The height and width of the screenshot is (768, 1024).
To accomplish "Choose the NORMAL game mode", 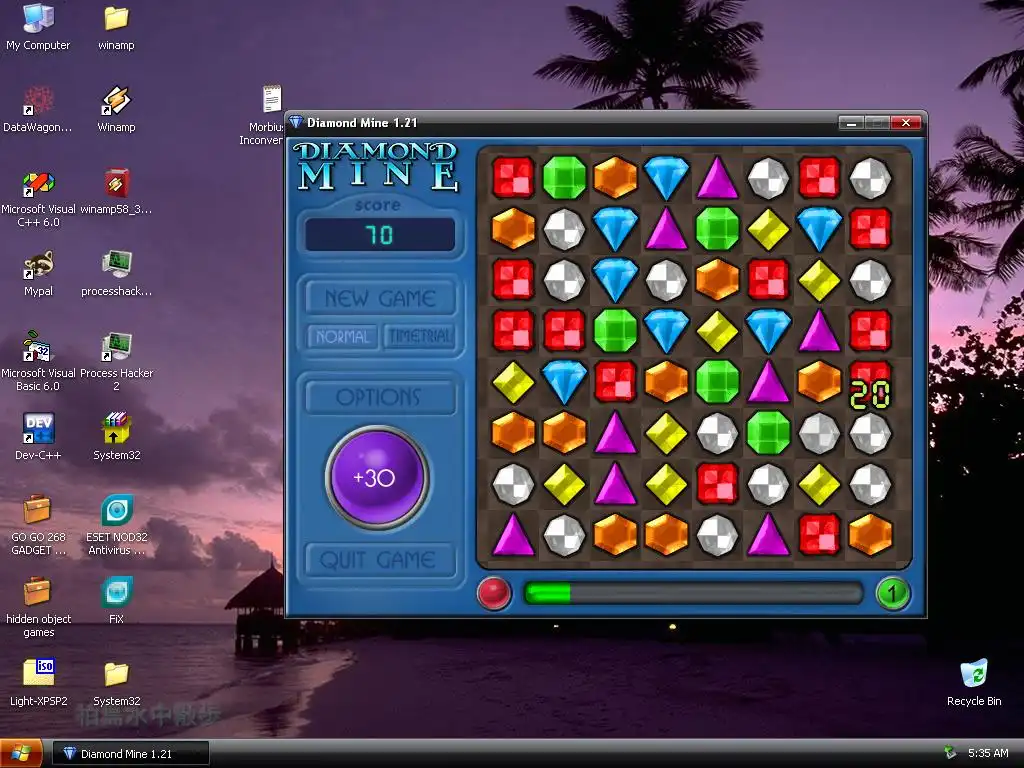I will 343,337.
